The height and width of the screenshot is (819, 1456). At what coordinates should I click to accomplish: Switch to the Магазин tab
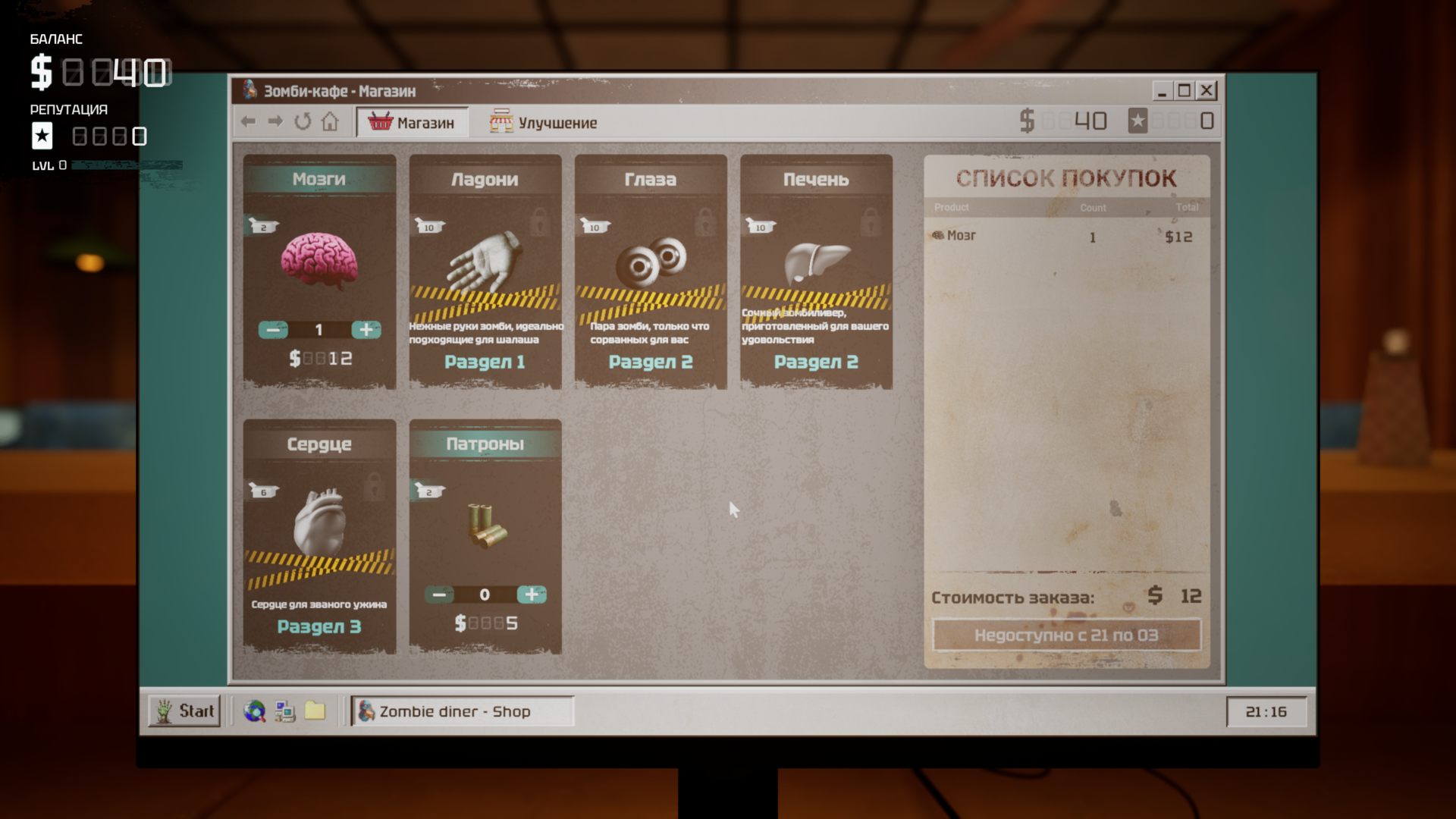(x=412, y=122)
